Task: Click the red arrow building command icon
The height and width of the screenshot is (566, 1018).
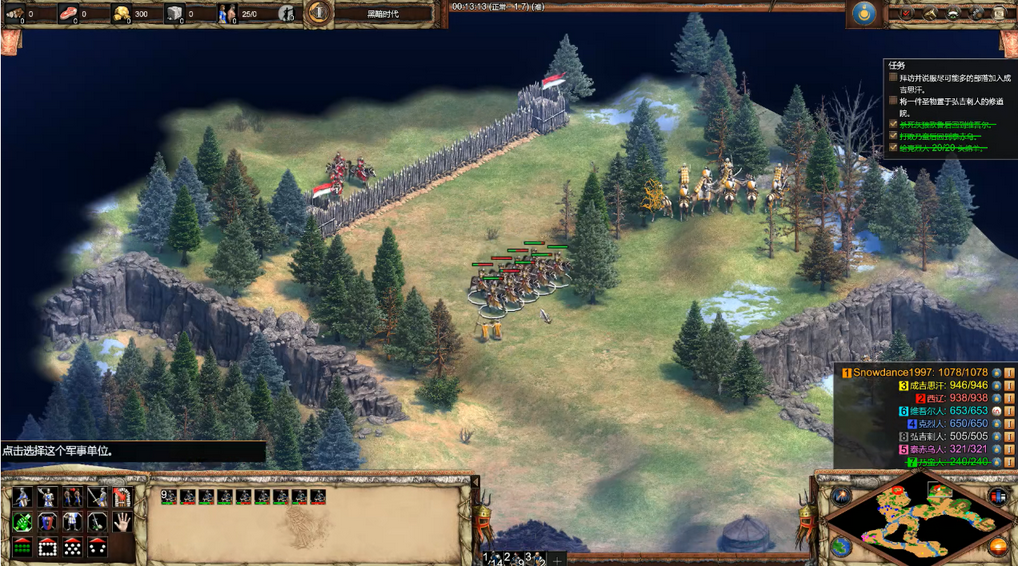Action: coord(121,497)
